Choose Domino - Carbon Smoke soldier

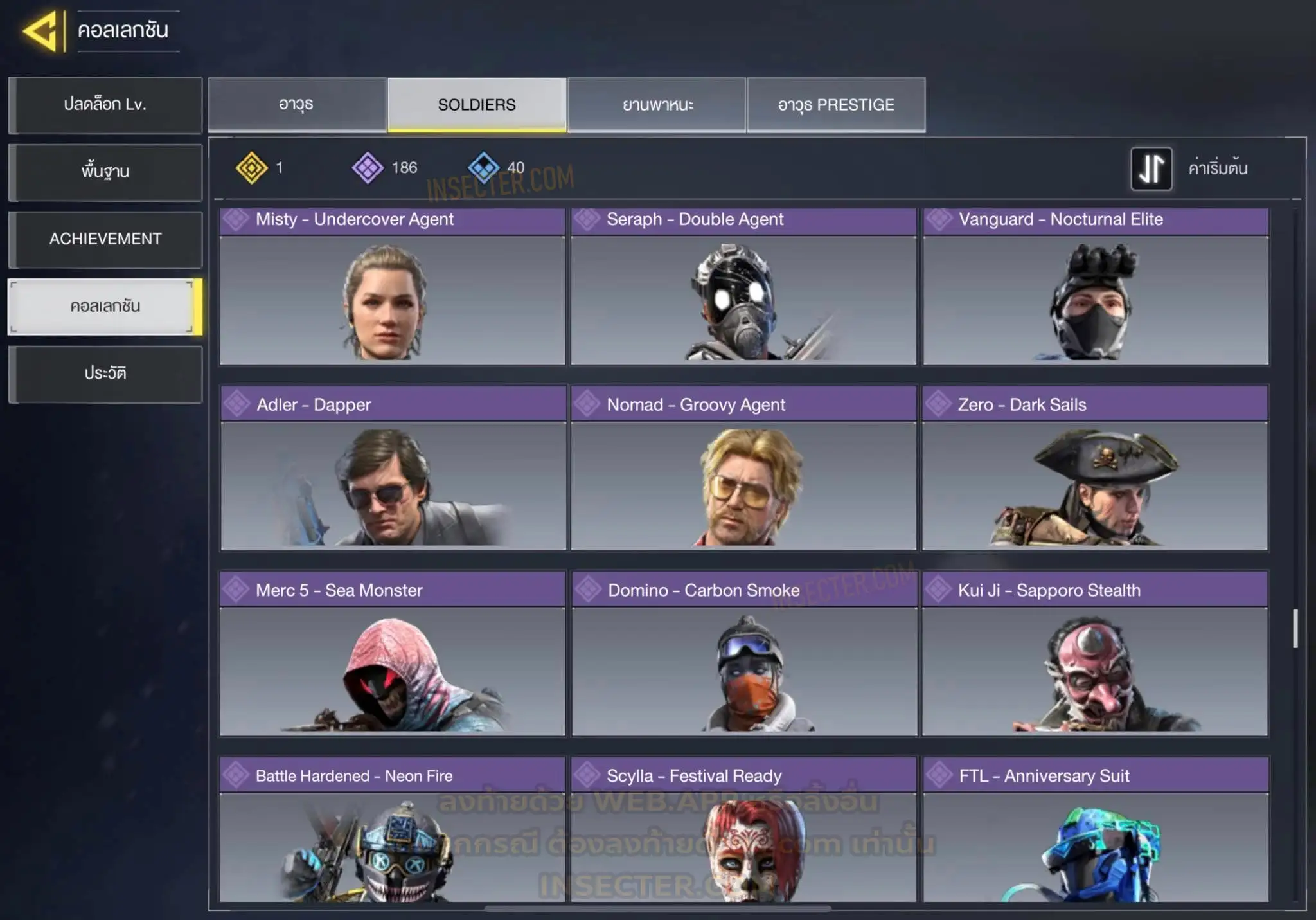[744, 654]
